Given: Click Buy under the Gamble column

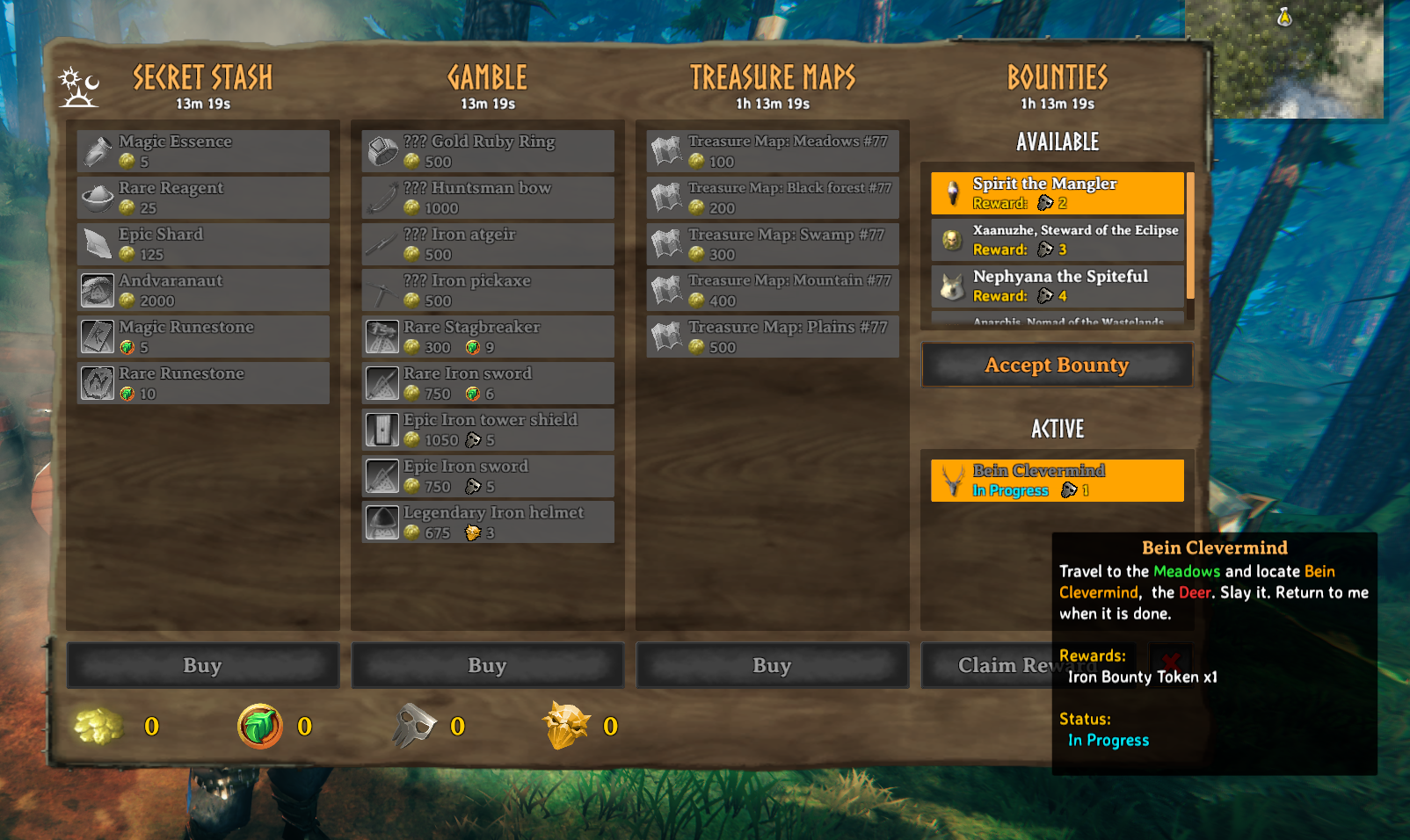Looking at the screenshot, I should pyautogui.click(x=488, y=665).
